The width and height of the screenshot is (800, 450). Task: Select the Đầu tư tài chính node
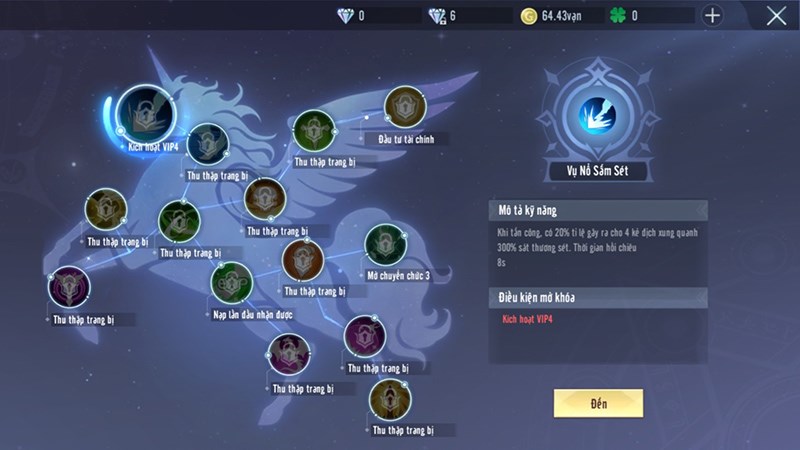[x=406, y=107]
